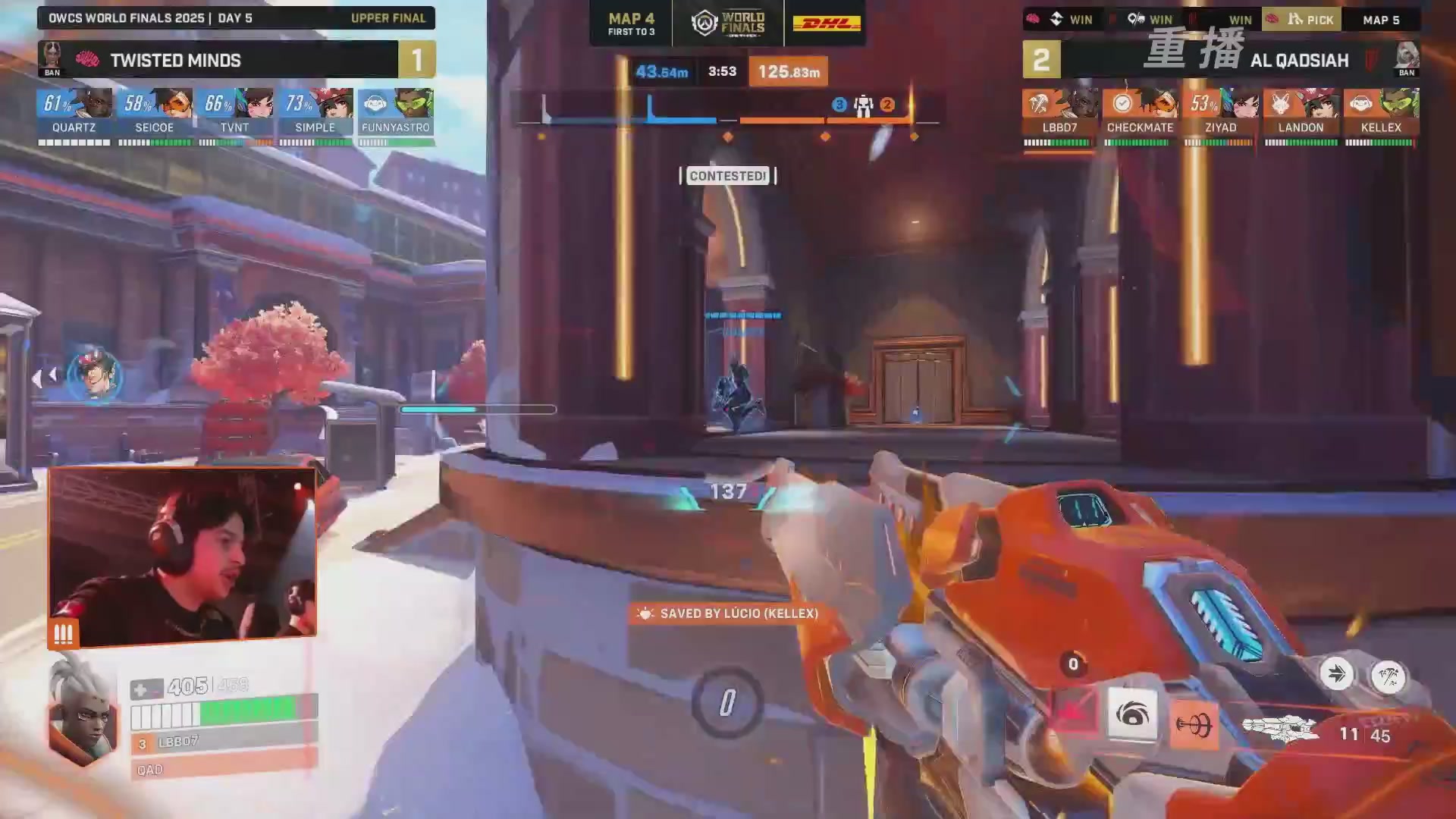1456x819 pixels.
Task: Activate the Power Slide ability icon
Action: point(1073,713)
